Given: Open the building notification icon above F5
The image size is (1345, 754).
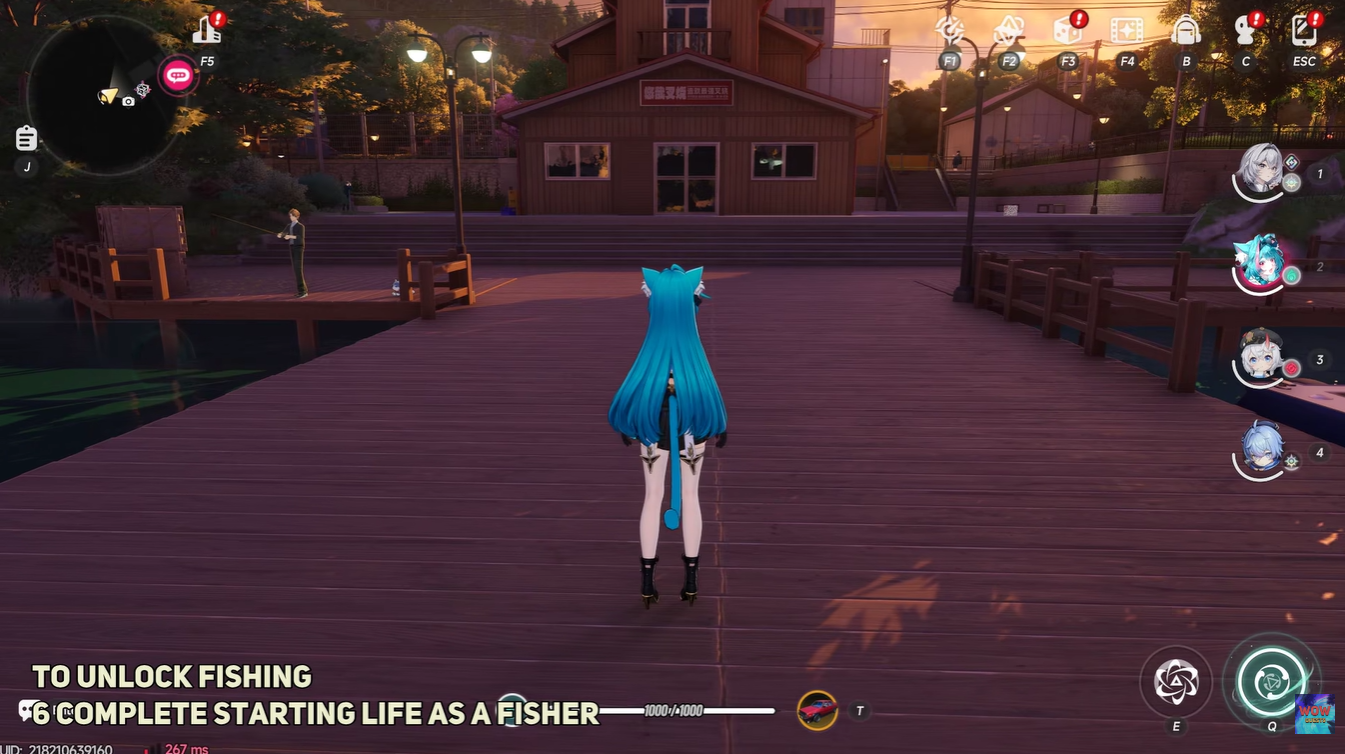Looking at the screenshot, I should (x=207, y=27).
